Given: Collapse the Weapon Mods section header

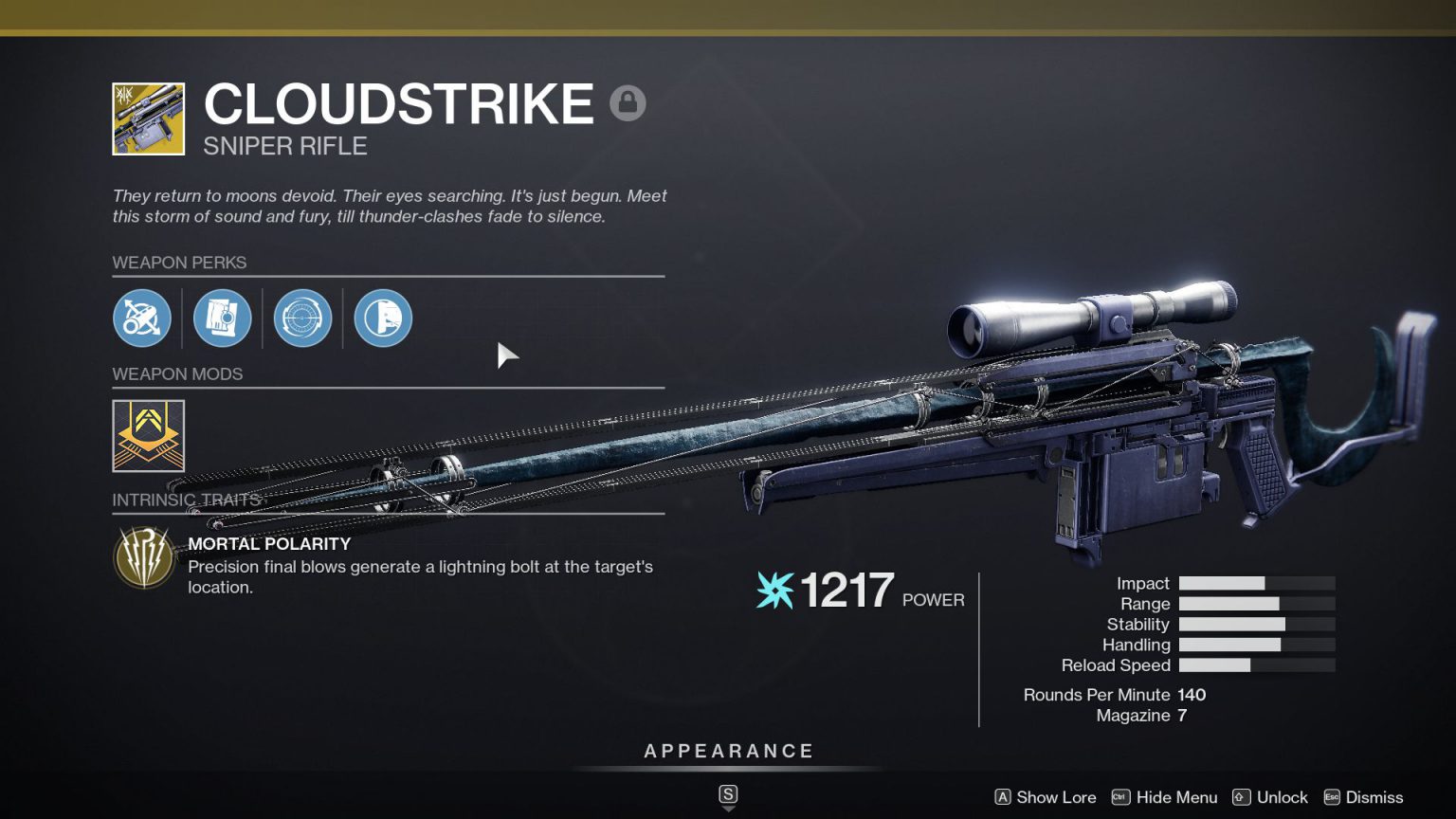Looking at the screenshot, I should point(178,374).
